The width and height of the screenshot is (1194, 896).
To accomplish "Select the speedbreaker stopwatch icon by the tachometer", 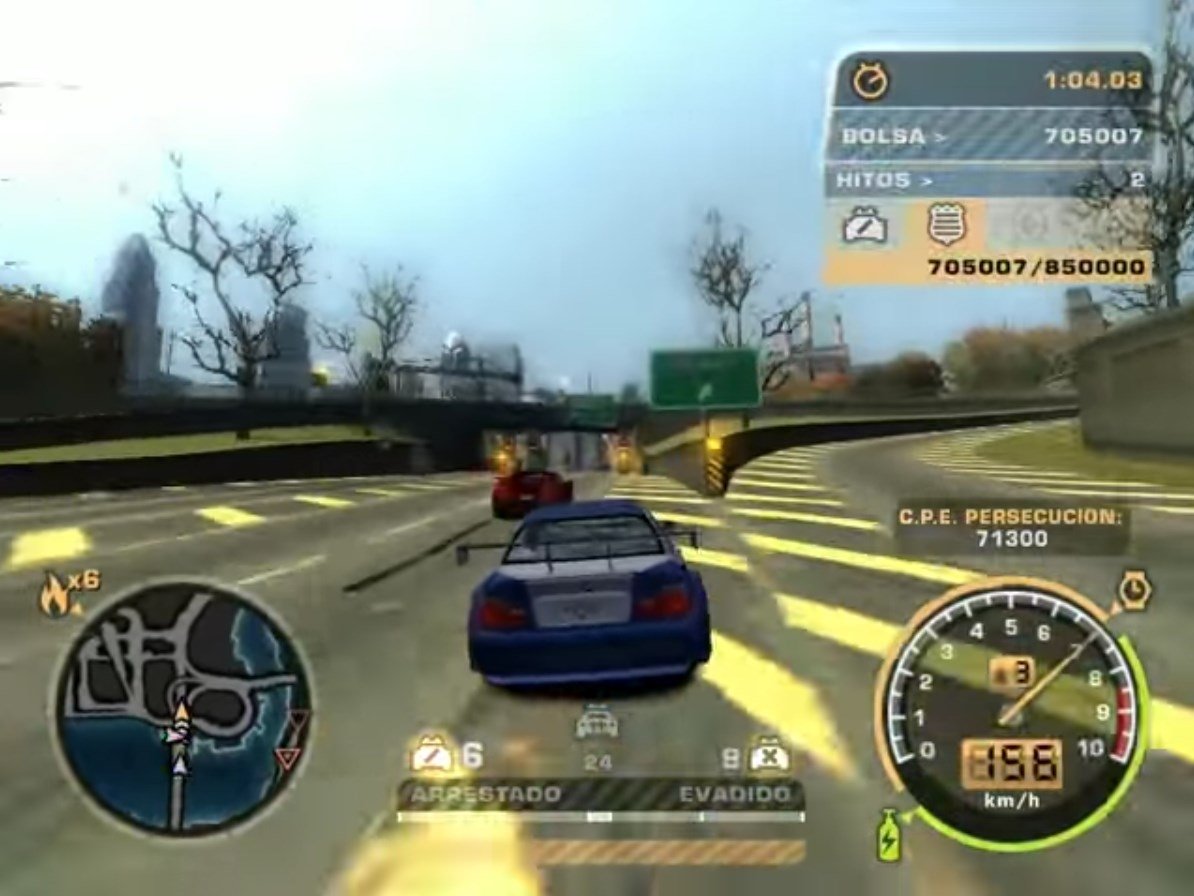I will click(1134, 591).
